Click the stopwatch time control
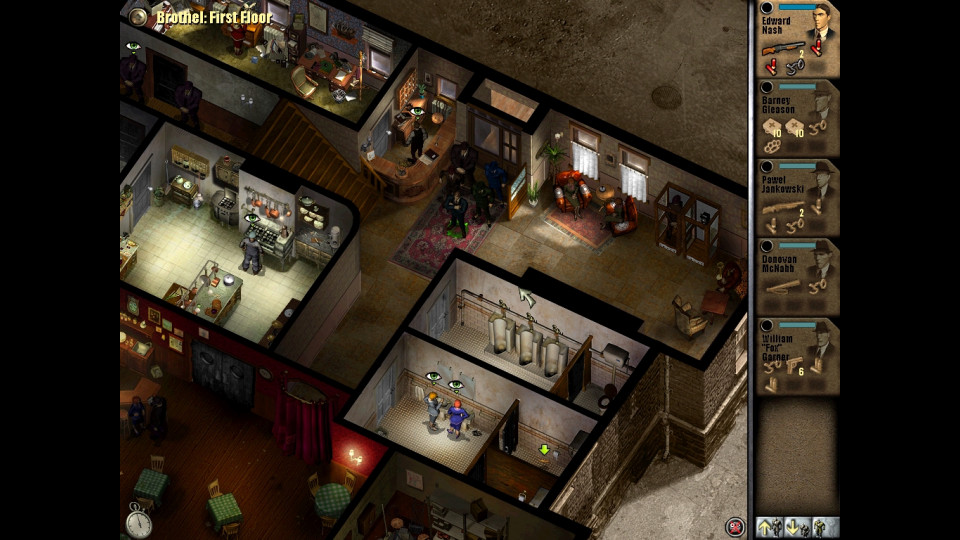This screenshot has width=960, height=540. click(x=138, y=520)
